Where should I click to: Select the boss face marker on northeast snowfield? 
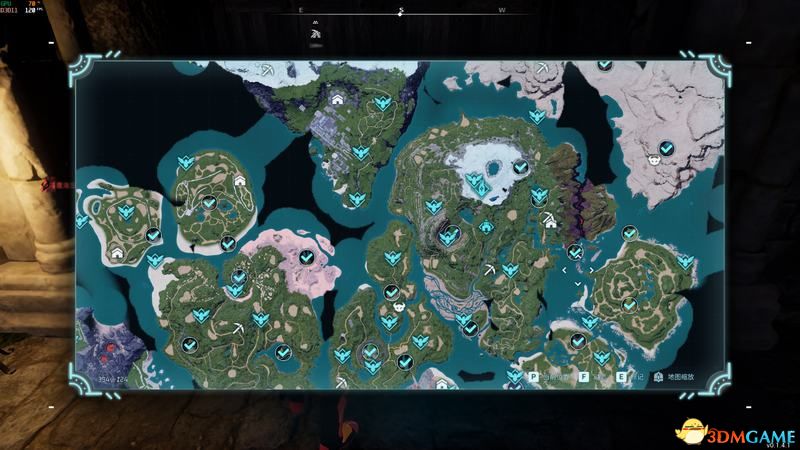[653, 158]
